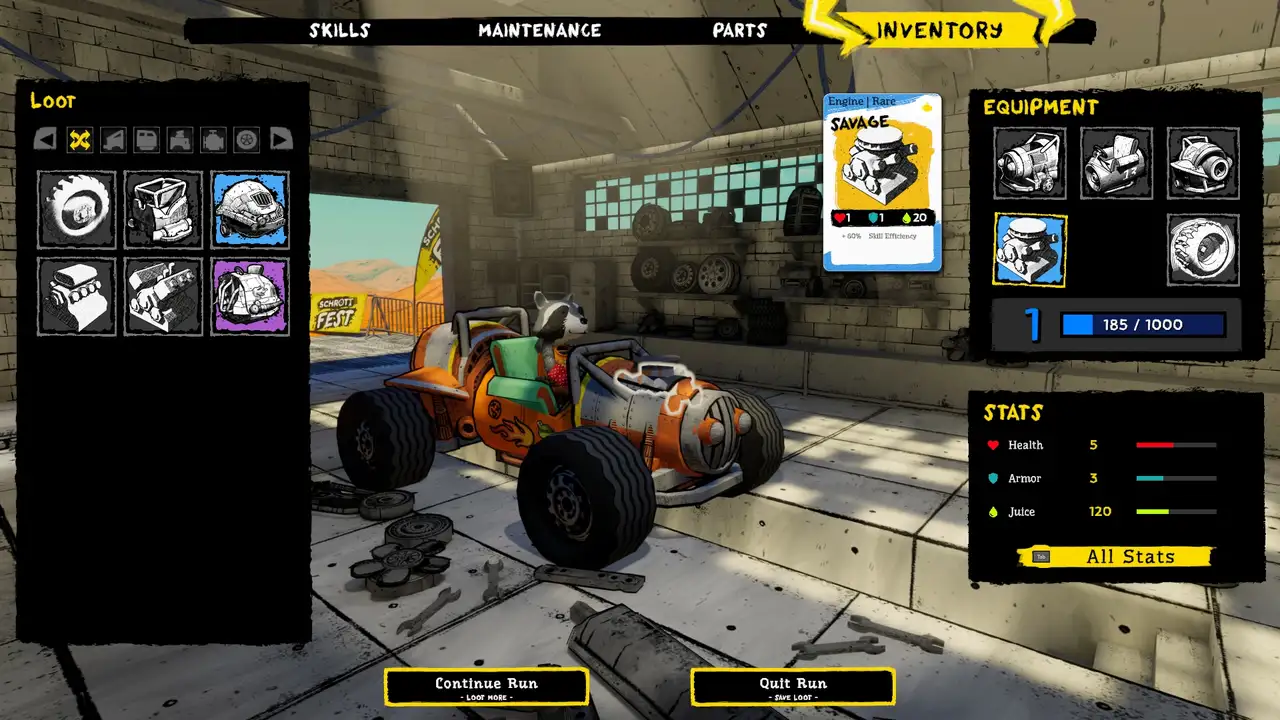Filter loot by the wheel category icon
Viewport: 1280px width, 720px height.
[x=247, y=140]
